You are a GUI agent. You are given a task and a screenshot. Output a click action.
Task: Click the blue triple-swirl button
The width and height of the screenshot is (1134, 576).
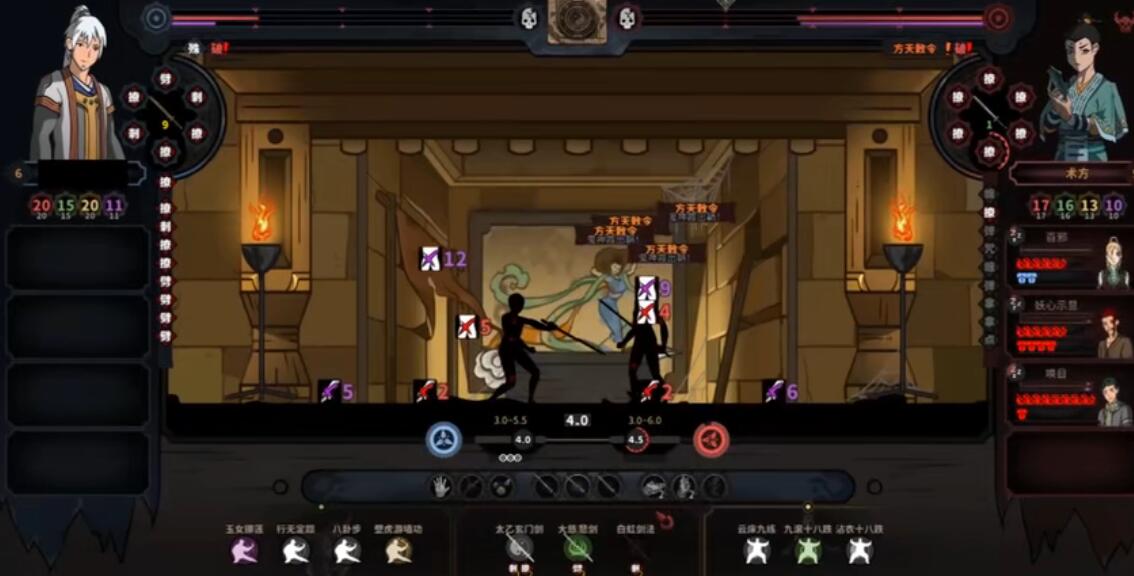point(443,438)
